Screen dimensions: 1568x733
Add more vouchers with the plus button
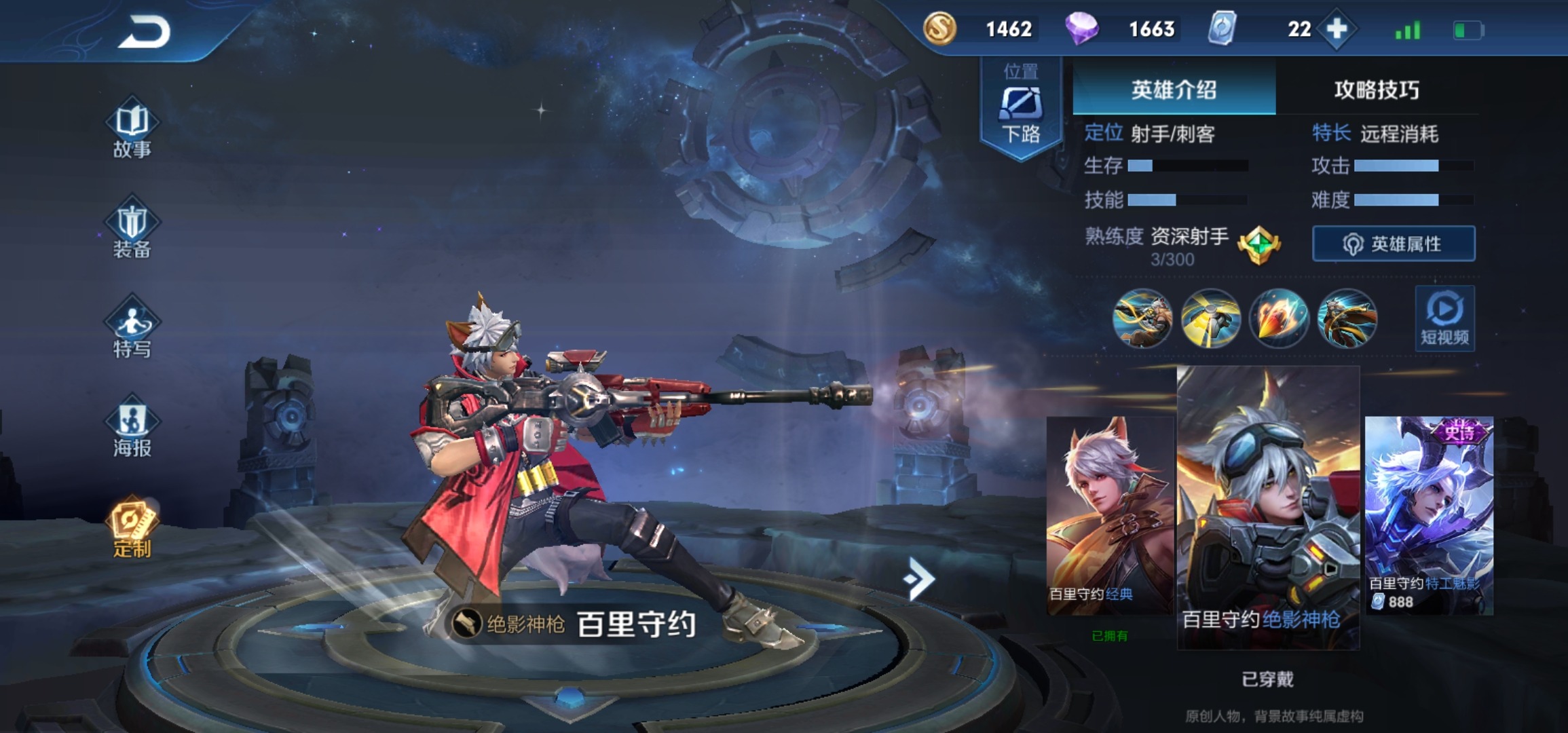point(1337,29)
